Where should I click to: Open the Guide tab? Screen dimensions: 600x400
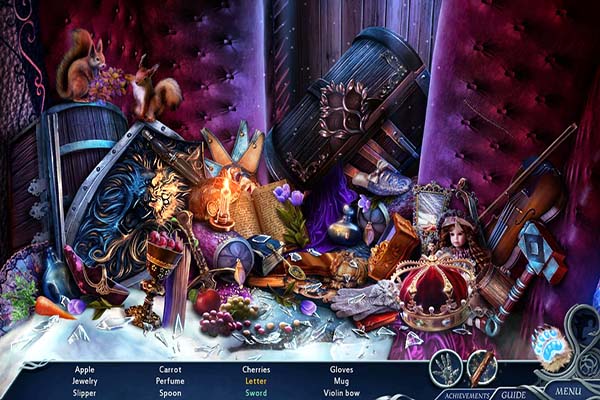pos(514,394)
